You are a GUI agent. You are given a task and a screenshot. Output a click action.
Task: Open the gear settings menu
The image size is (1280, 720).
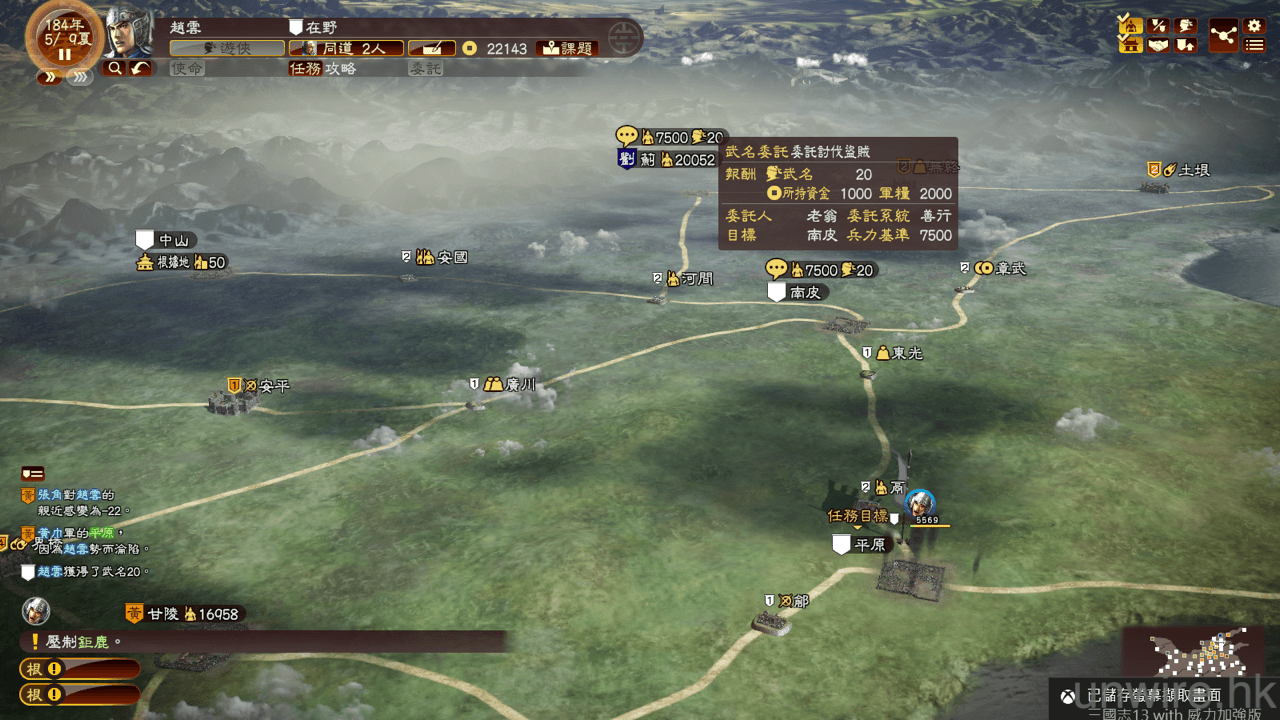click(x=1254, y=25)
